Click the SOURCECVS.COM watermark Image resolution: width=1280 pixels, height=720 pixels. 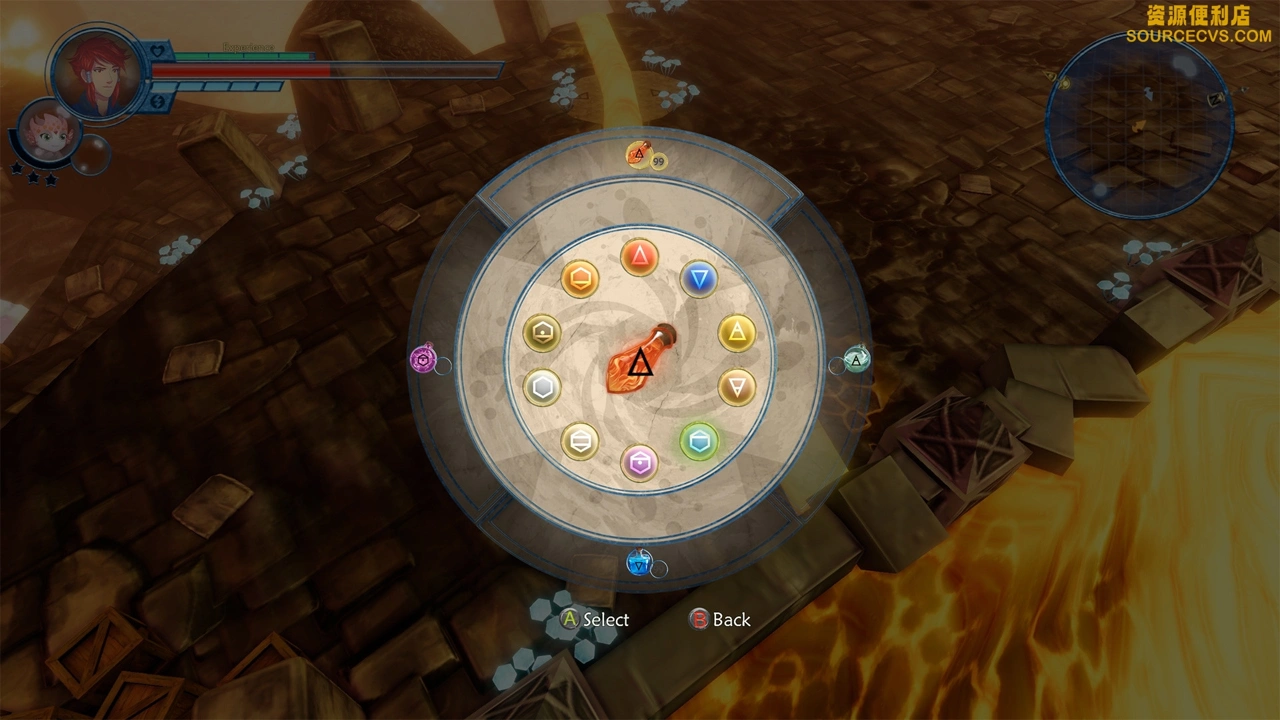coord(1198,36)
